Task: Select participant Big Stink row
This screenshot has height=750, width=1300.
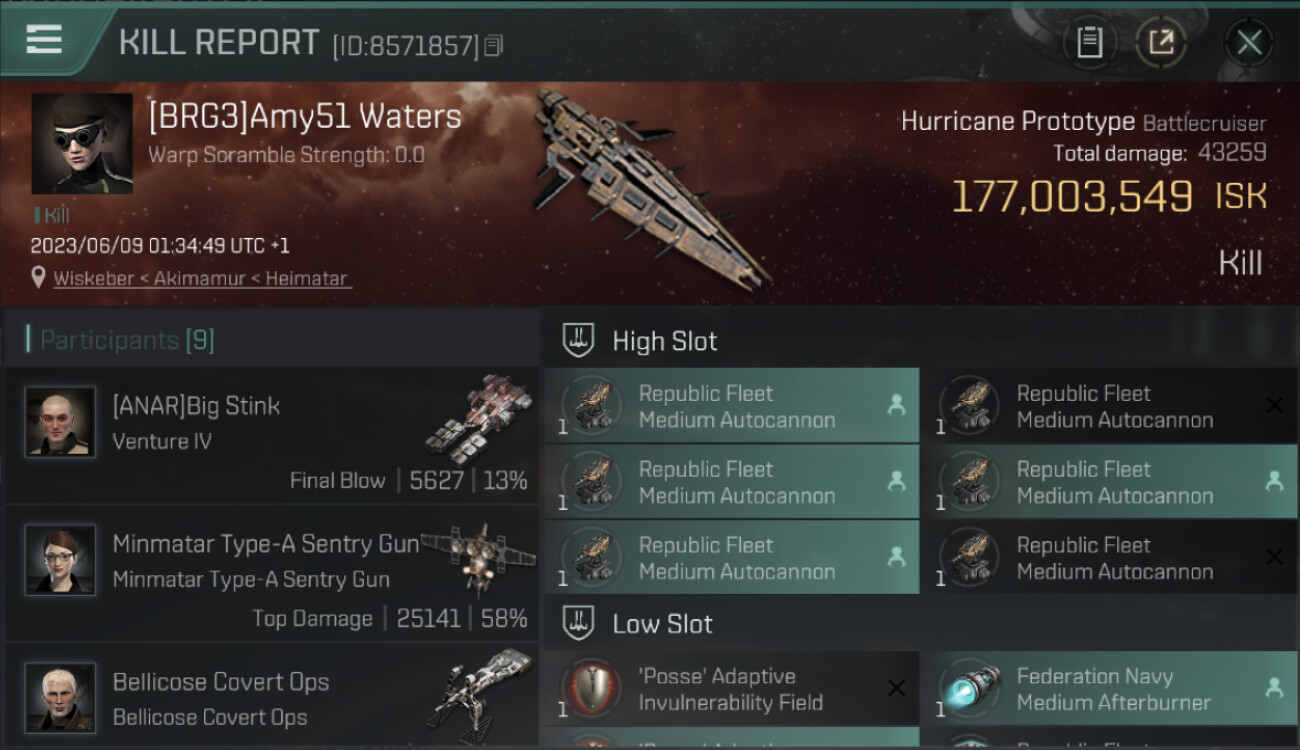Action: click(x=272, y=436)
